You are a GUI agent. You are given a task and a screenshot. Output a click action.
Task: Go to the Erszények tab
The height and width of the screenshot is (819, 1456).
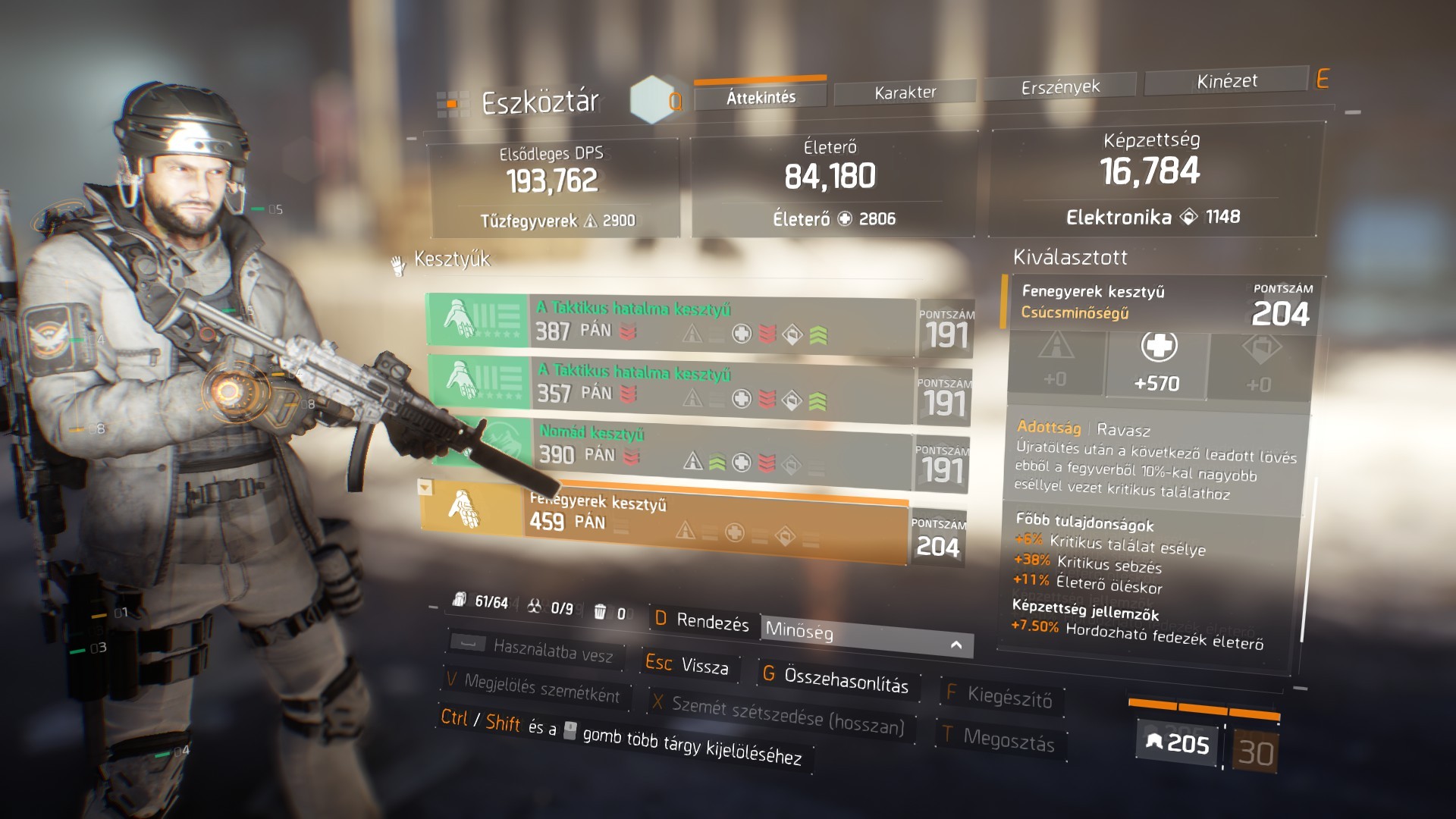[x=1060, y=87]
